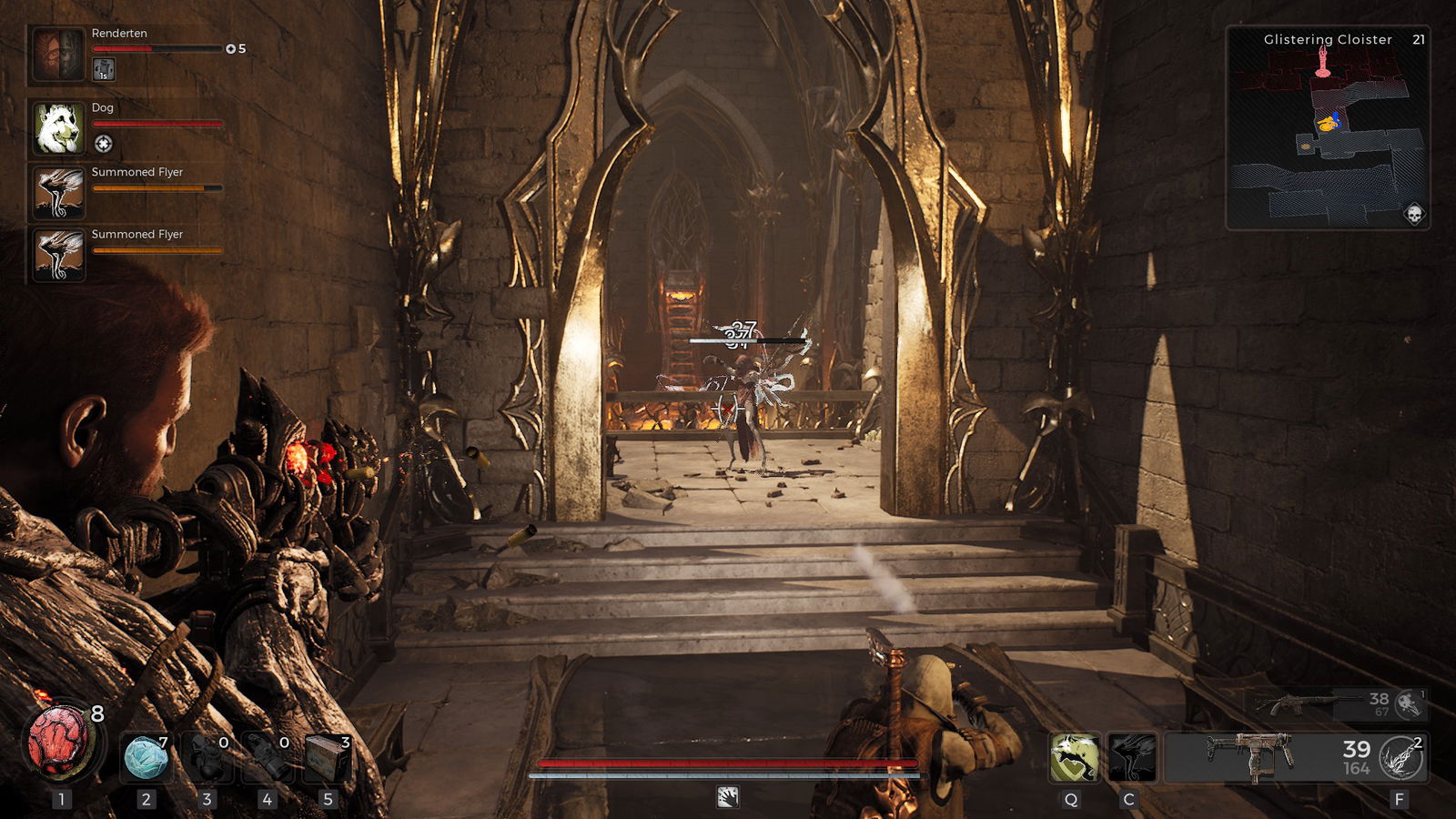Screen dimensions: 1456x819
Task: Select the Dog companion portrait
Action: coord(59,127)
